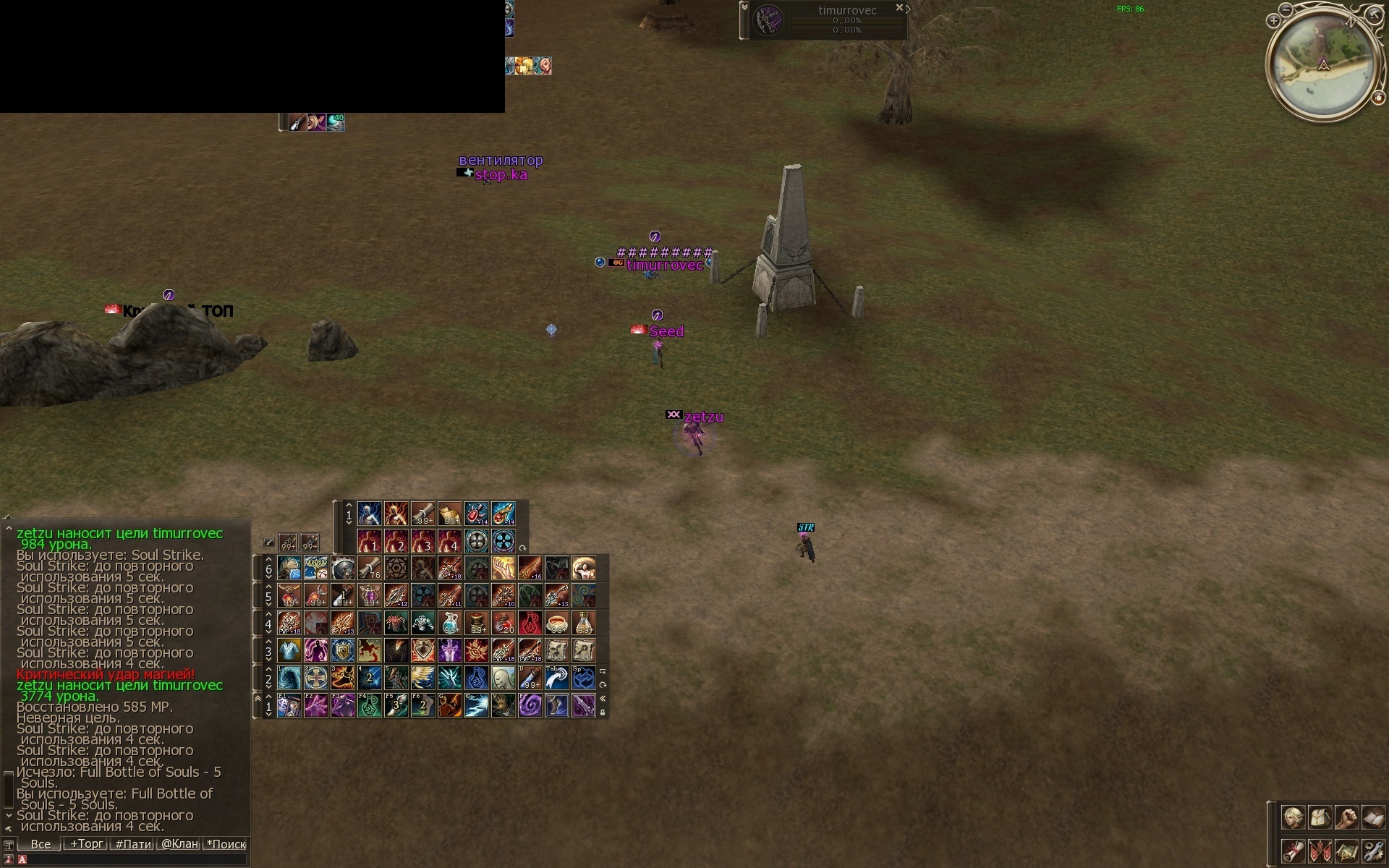This screenshot has width=1389, height=868.
Task: Open character status via elf portrait icon
Action: click(x=1293, y=818)
